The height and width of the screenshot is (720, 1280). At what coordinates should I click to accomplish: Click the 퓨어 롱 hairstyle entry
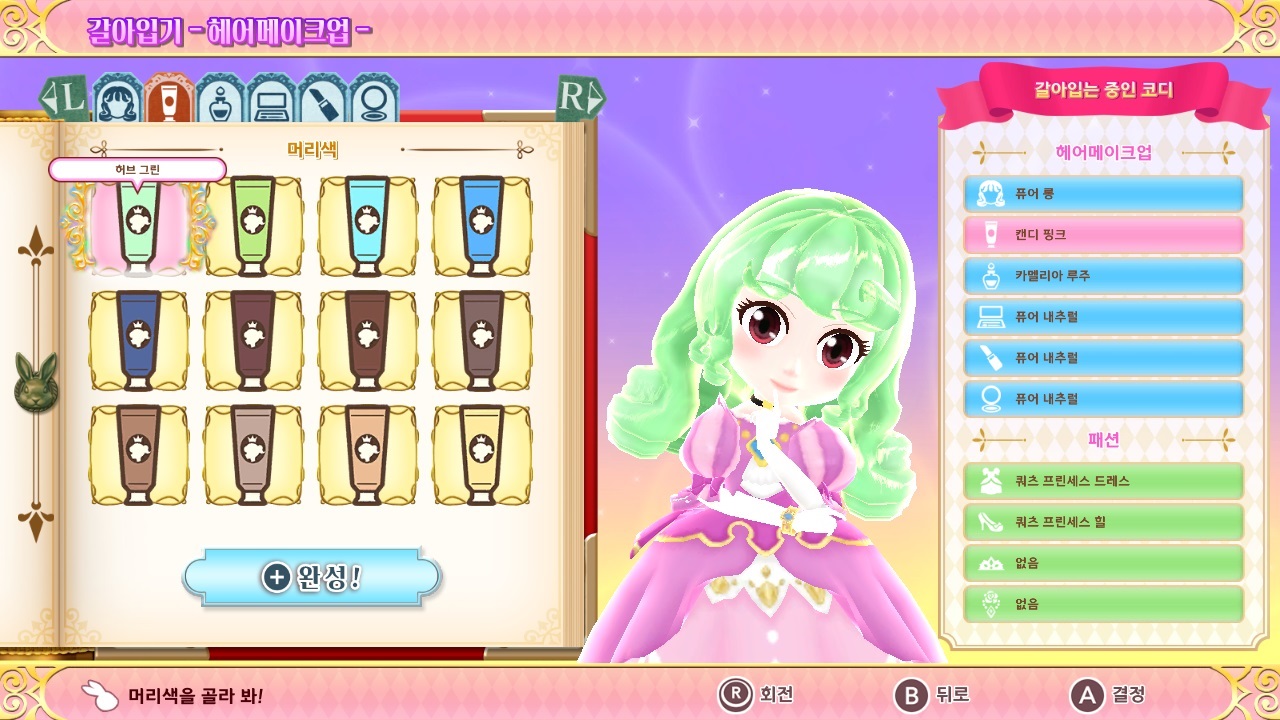point(1103,193)
